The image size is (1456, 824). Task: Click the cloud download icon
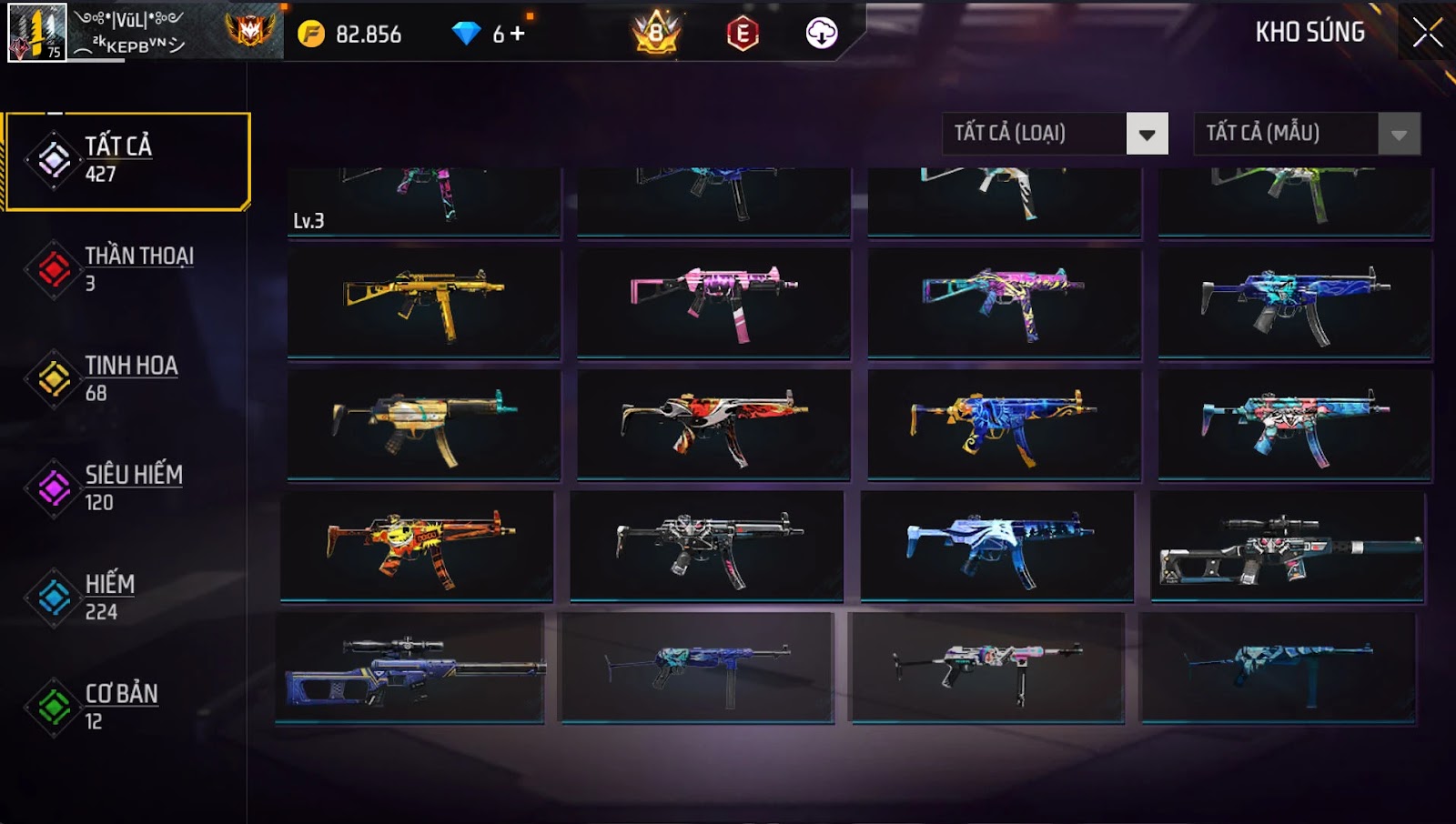pos(822,34)
